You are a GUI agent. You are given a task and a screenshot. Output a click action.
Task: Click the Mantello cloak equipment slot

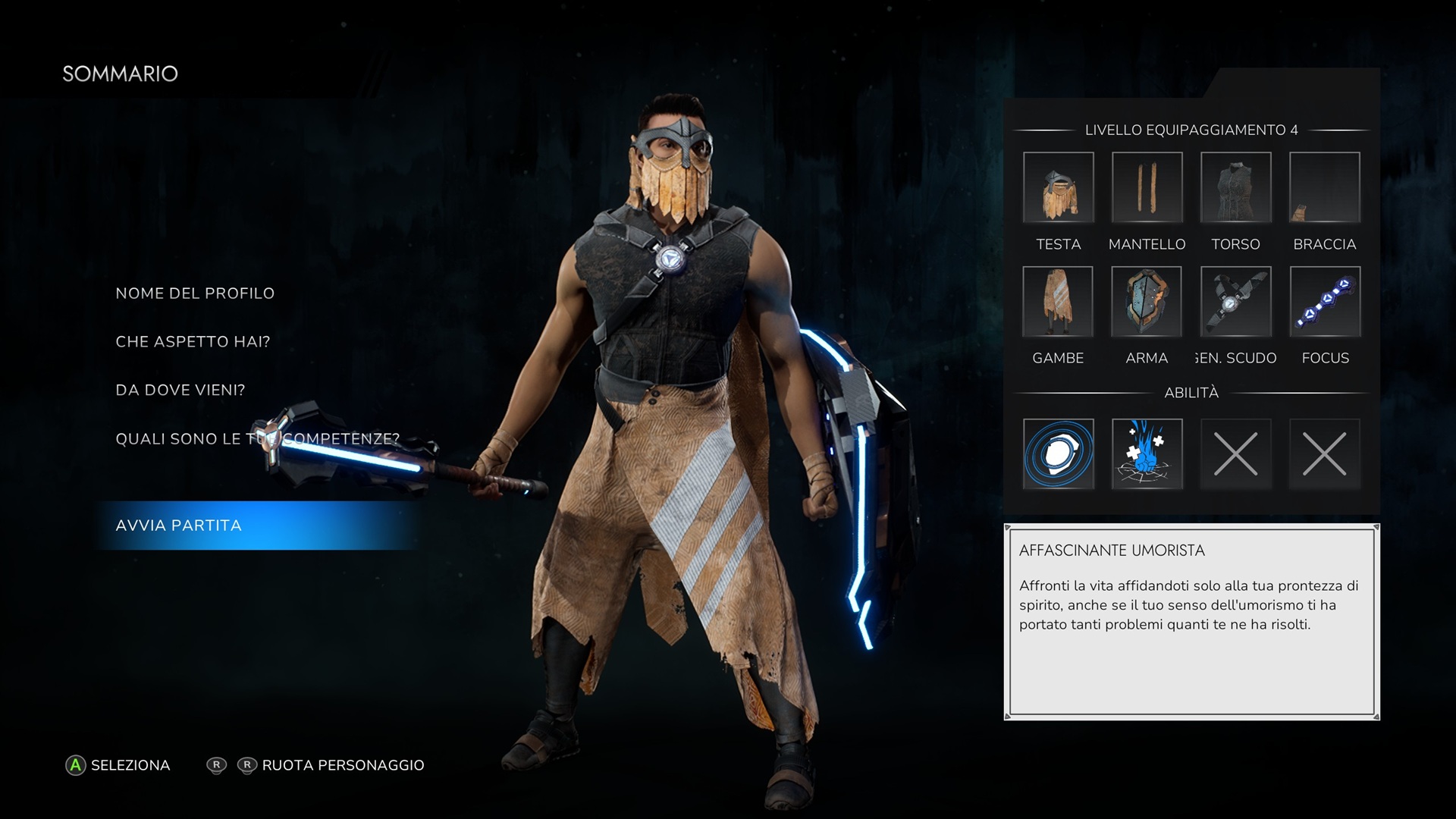coord(1147,187)
